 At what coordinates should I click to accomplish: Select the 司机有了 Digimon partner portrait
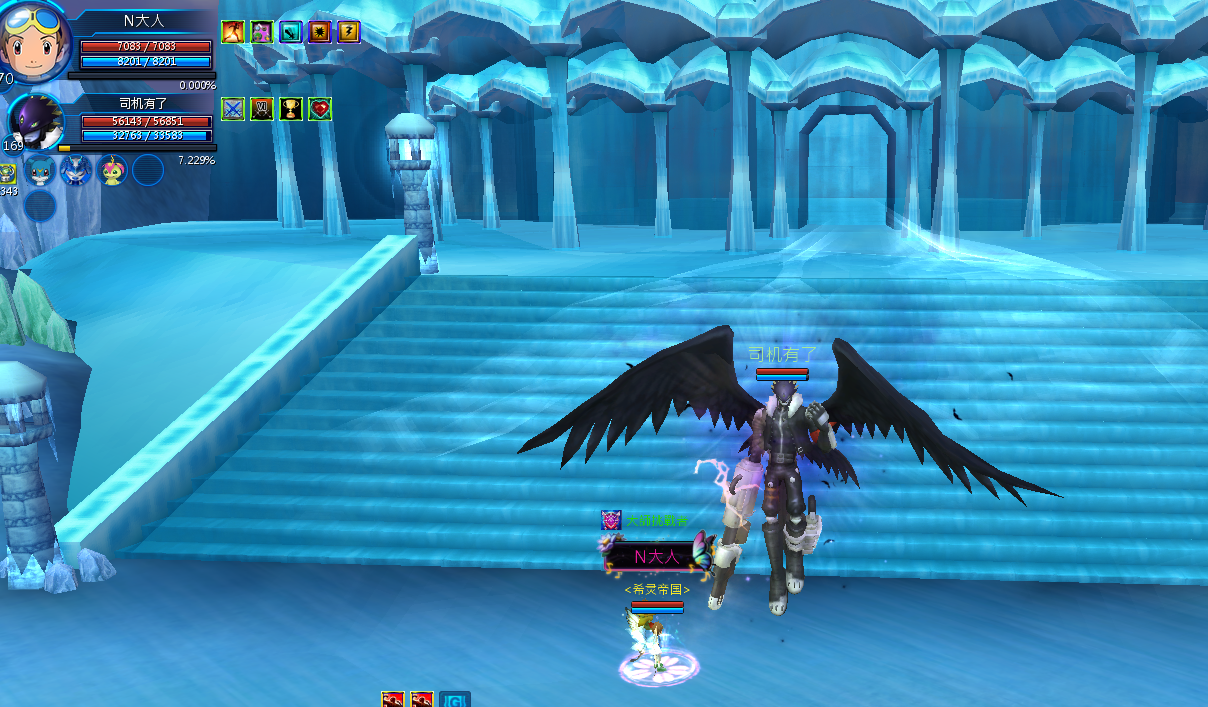38,123
